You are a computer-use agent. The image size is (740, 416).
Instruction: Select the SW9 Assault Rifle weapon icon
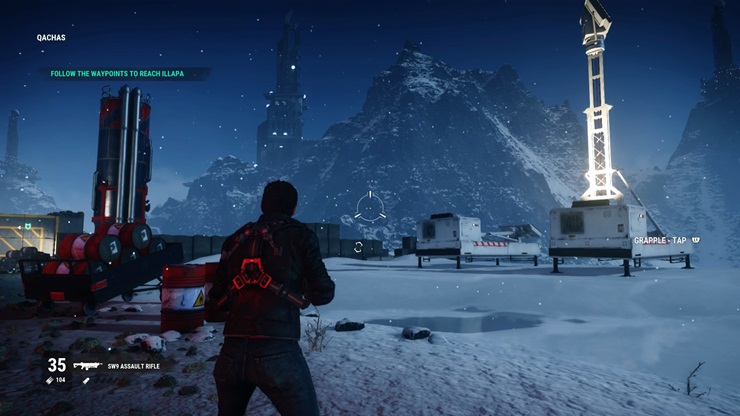pos(88,366)
